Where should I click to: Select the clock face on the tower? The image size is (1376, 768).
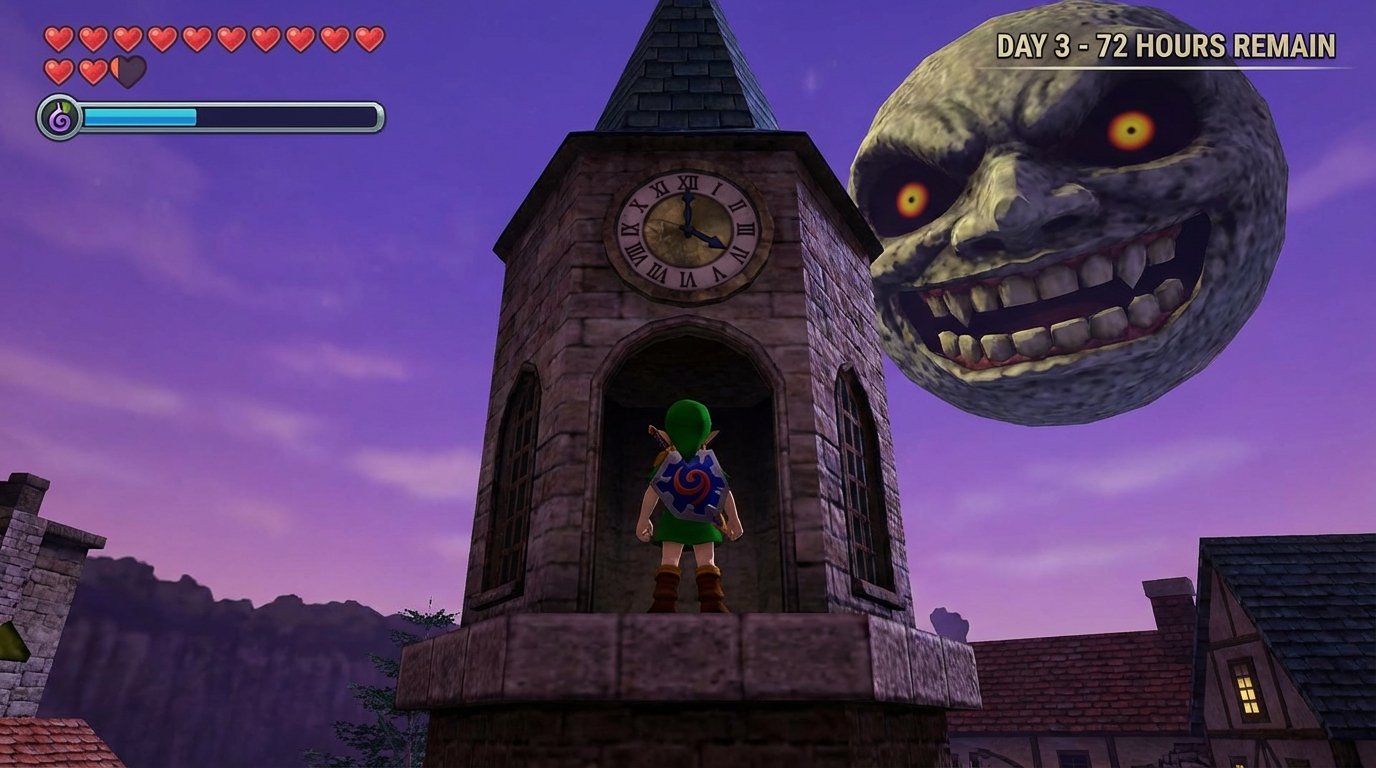685,232
